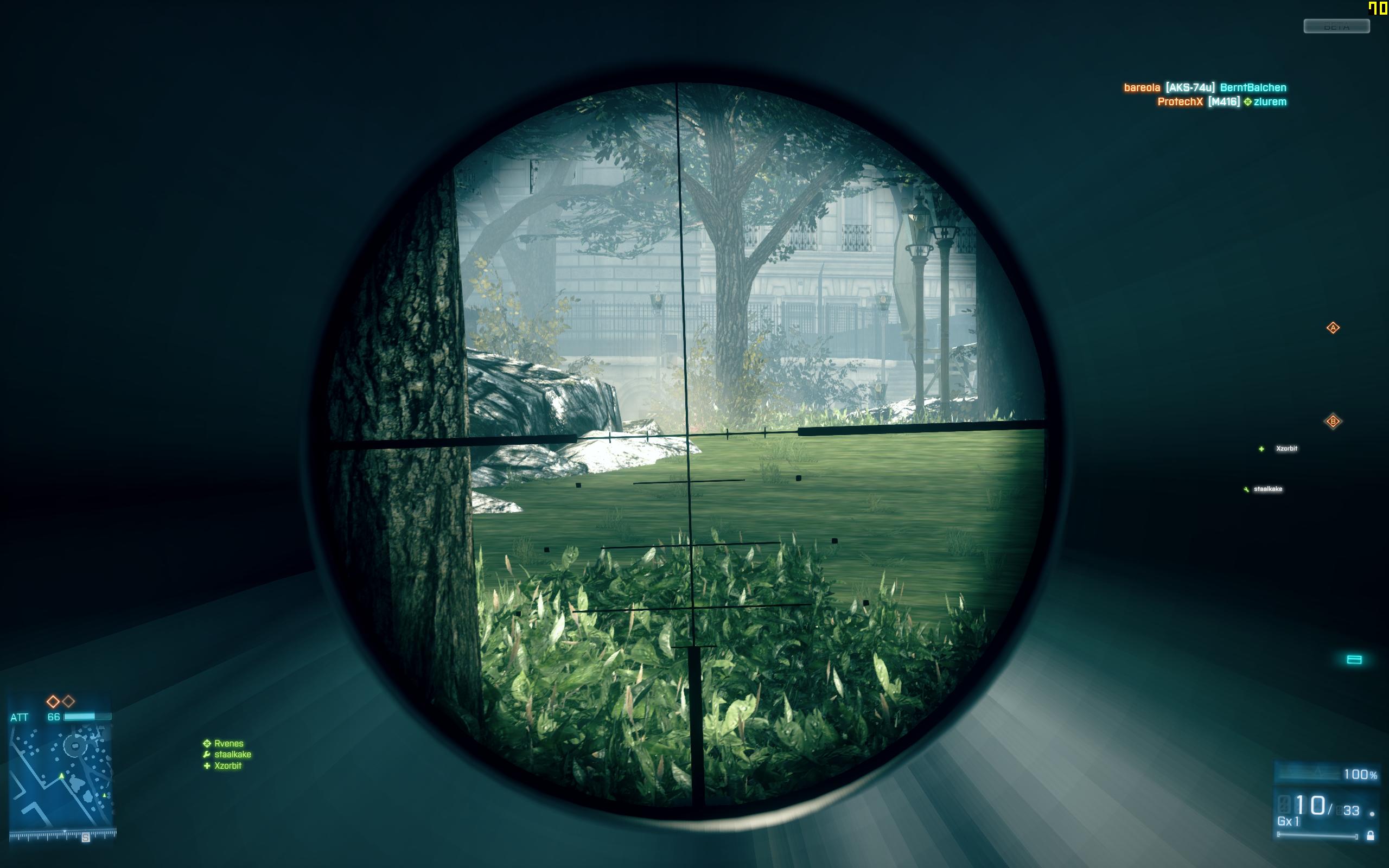Click the cyan crate icon at right edge
This screenshot has width=1389, height=868.
1354,660
